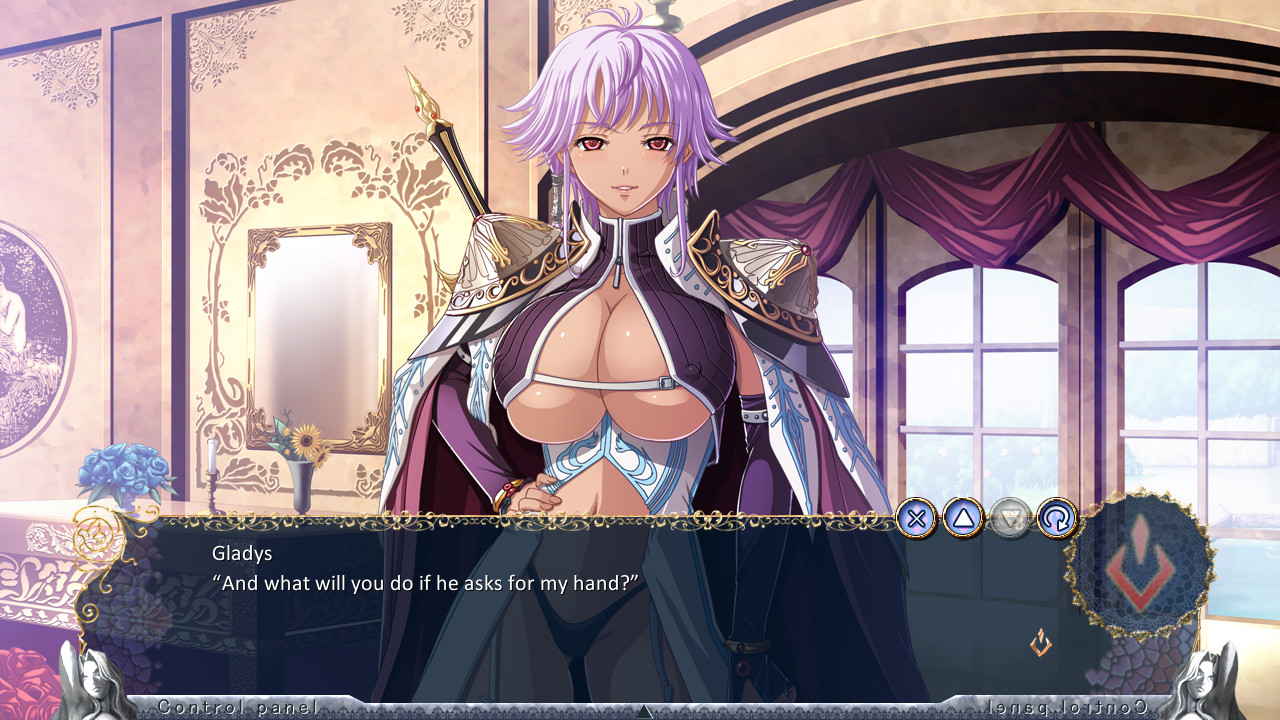
Task: Select the upward triangle backlog icon
Action: pyautogui.click(x=964, y=518)
